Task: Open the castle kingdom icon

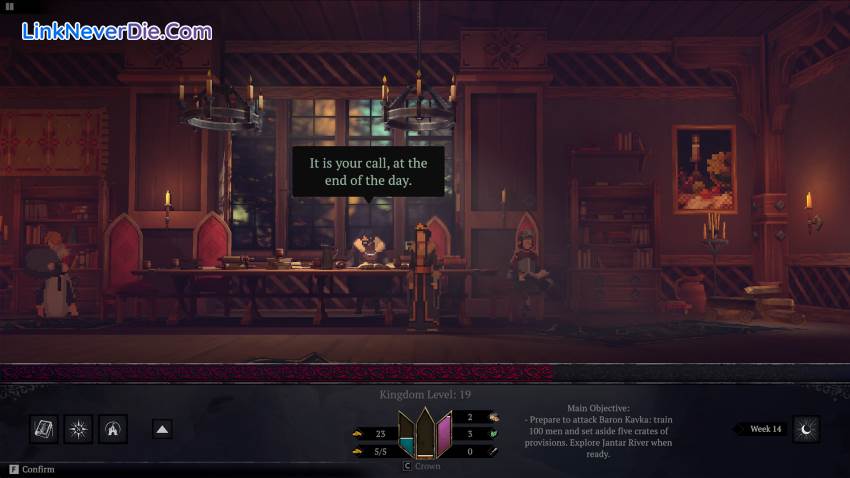Action: 113,429
